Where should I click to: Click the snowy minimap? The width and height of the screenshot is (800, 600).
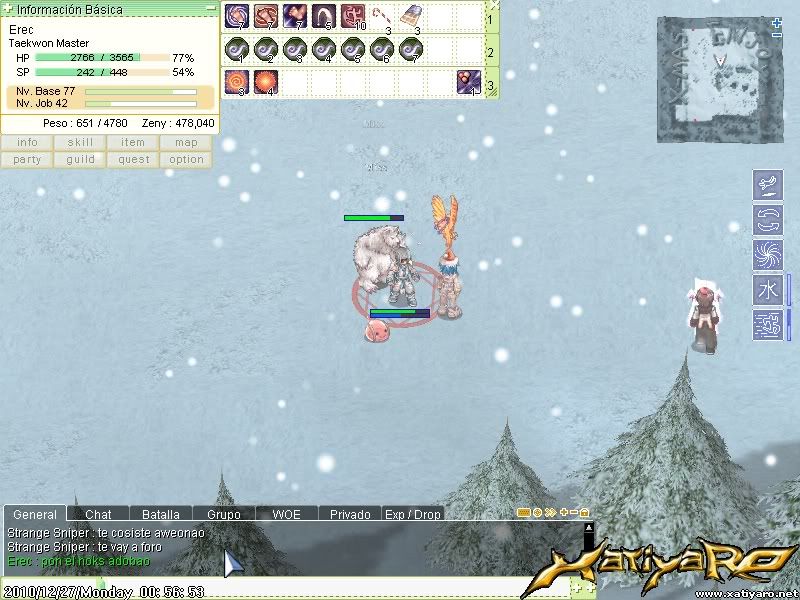(718, 78)
